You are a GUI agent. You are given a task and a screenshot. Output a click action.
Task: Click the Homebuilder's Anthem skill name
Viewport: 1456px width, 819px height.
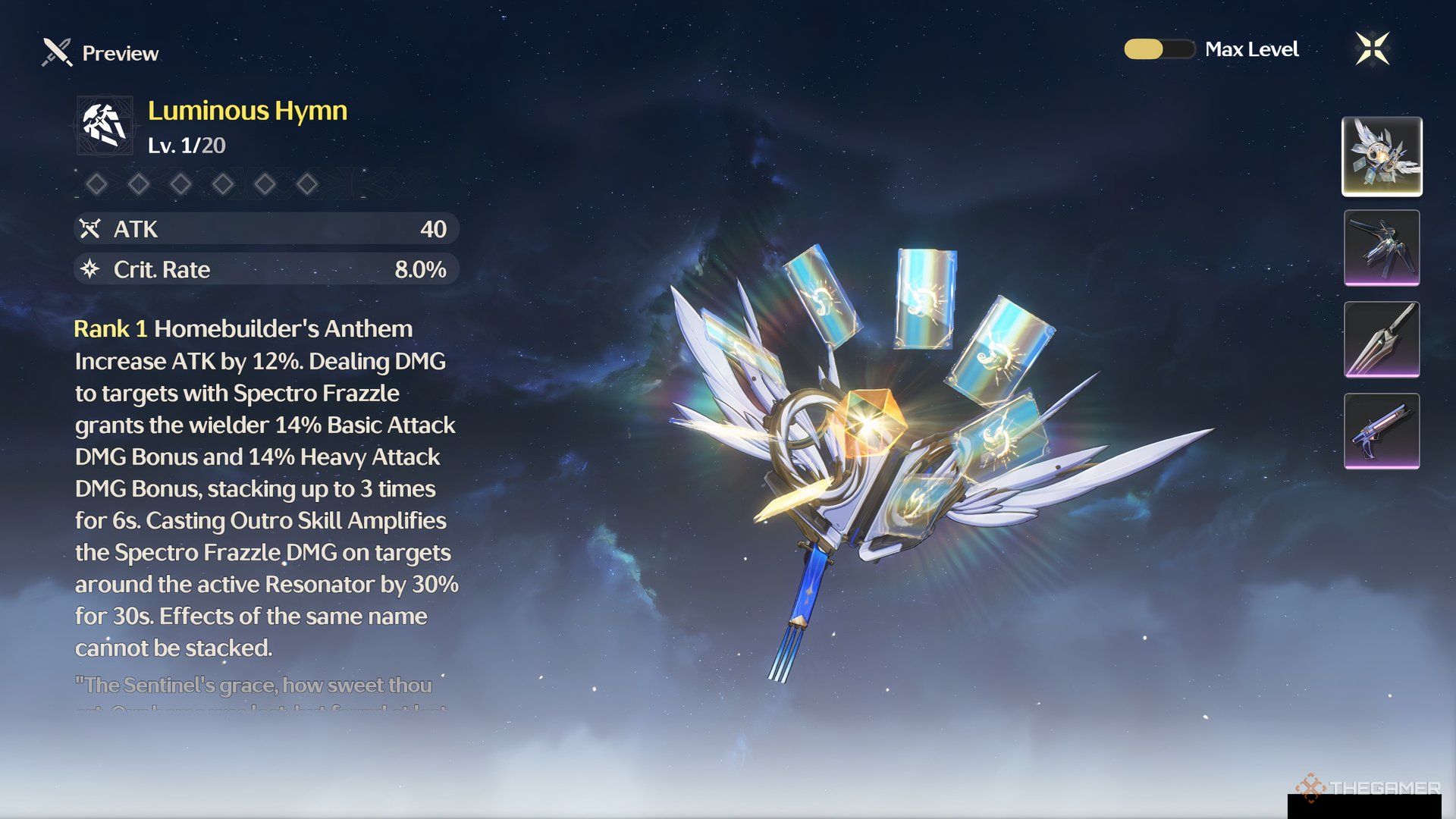[284, 329]
